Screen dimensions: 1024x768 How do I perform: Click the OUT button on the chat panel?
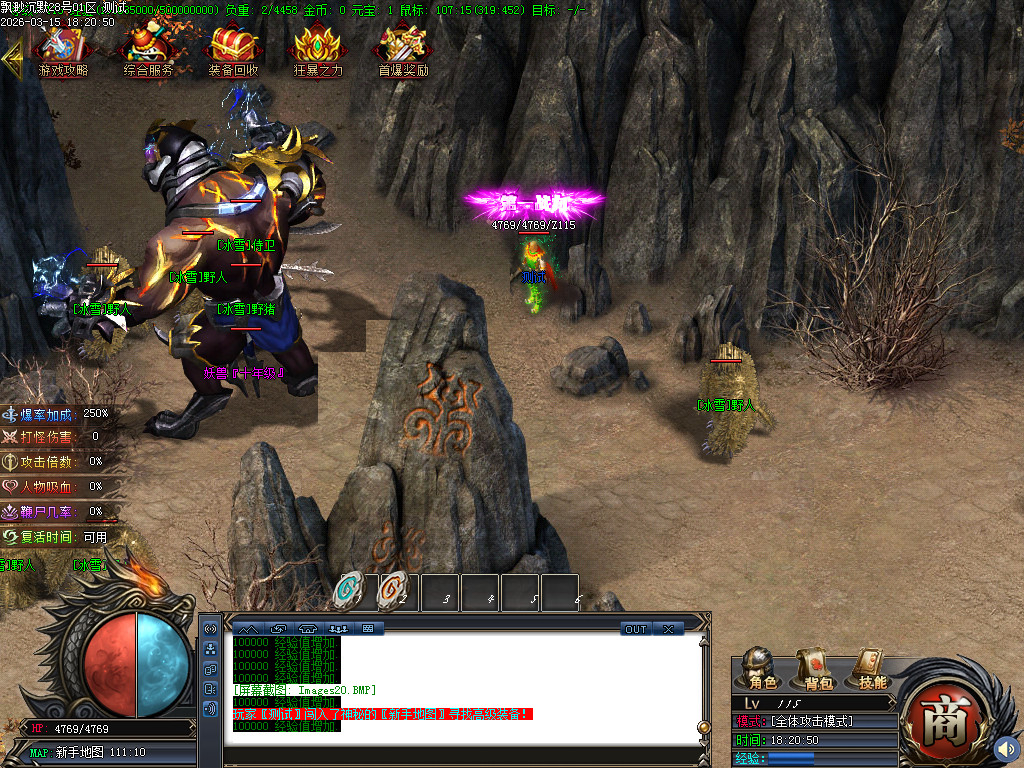tap(636, 629)
